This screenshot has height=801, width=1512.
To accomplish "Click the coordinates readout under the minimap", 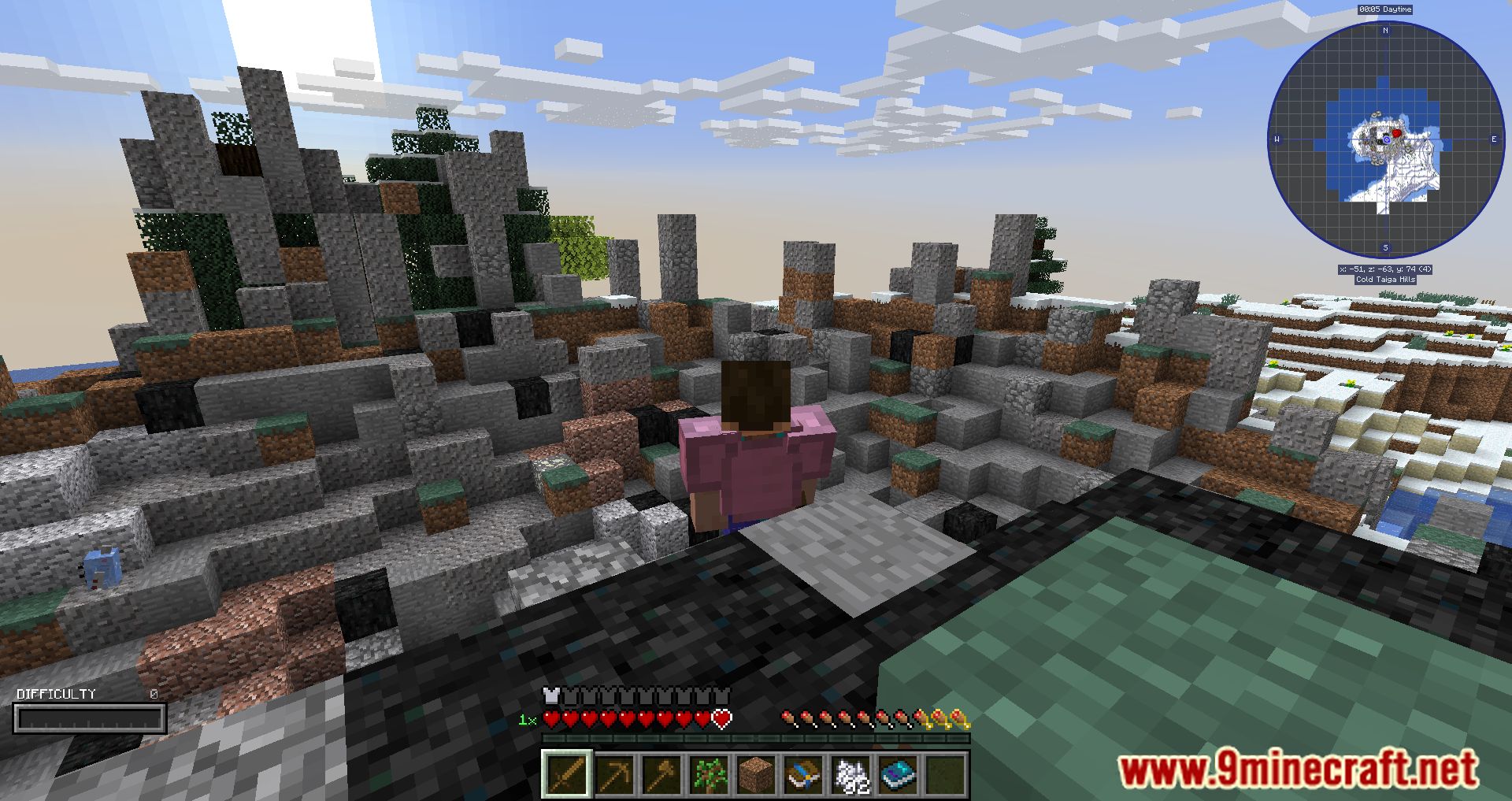I will [x=1385, y=269].
